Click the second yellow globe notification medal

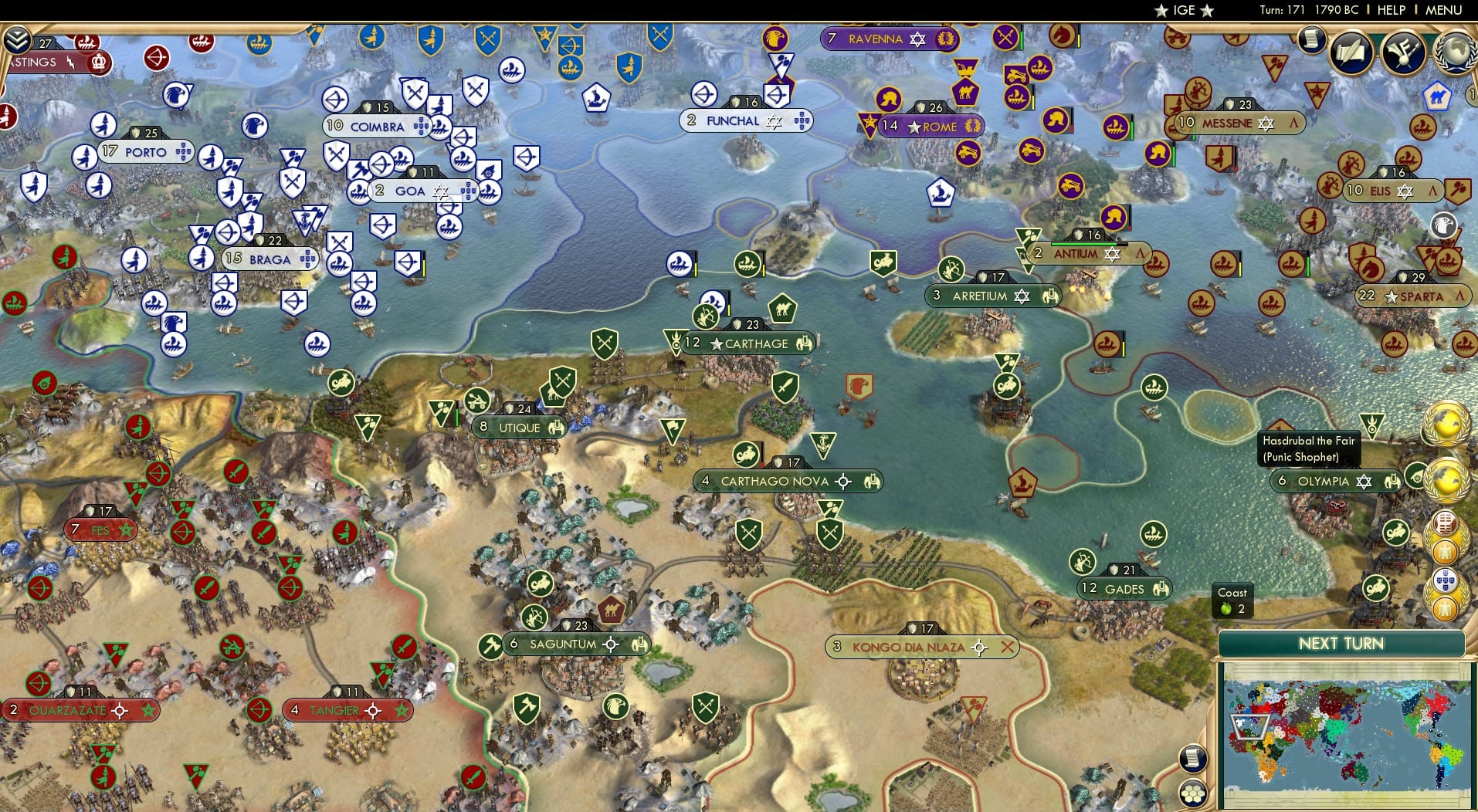pos(1448,479)
